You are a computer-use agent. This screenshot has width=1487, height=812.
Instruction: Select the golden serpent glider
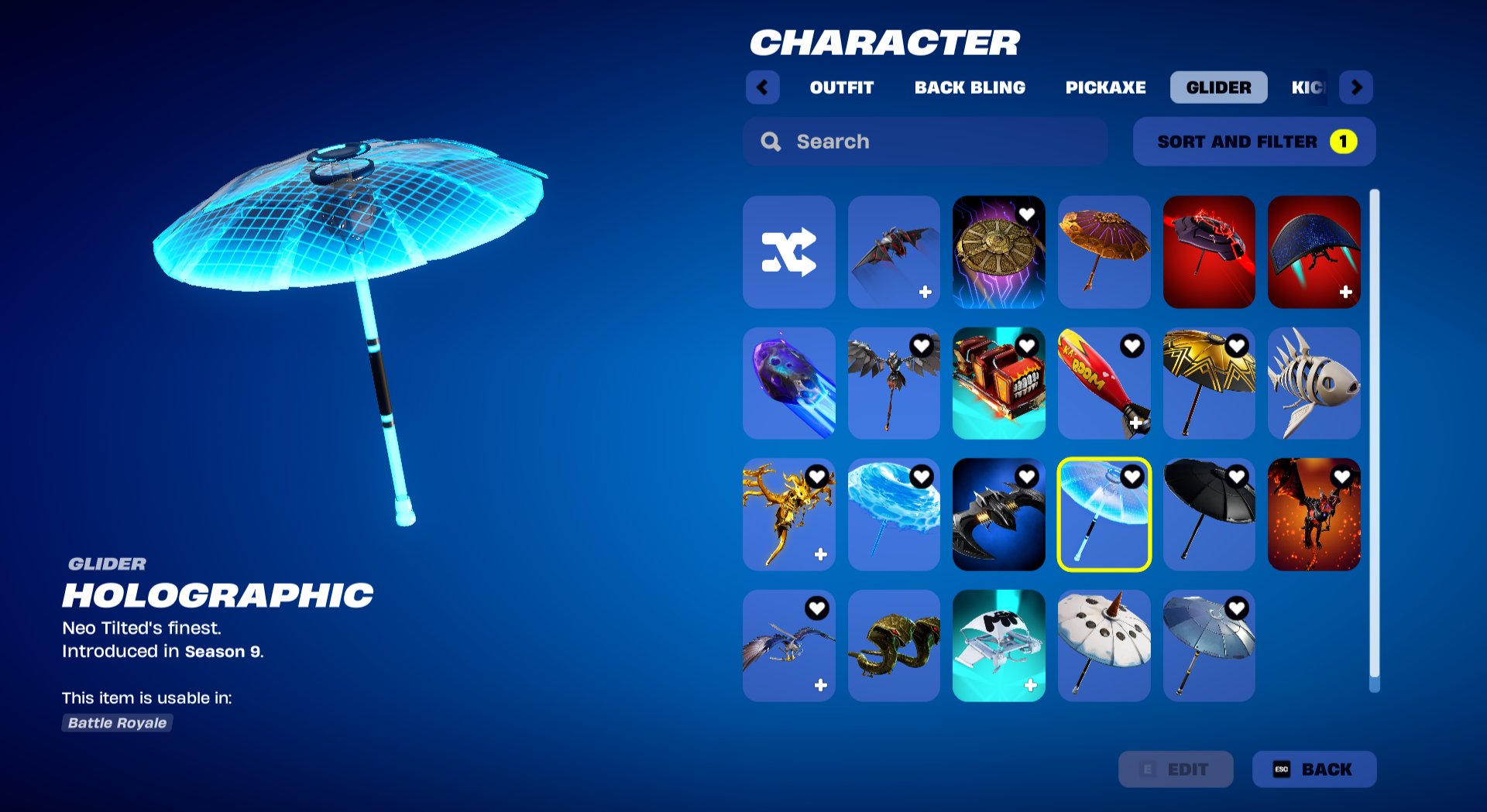tap(894, 645)
